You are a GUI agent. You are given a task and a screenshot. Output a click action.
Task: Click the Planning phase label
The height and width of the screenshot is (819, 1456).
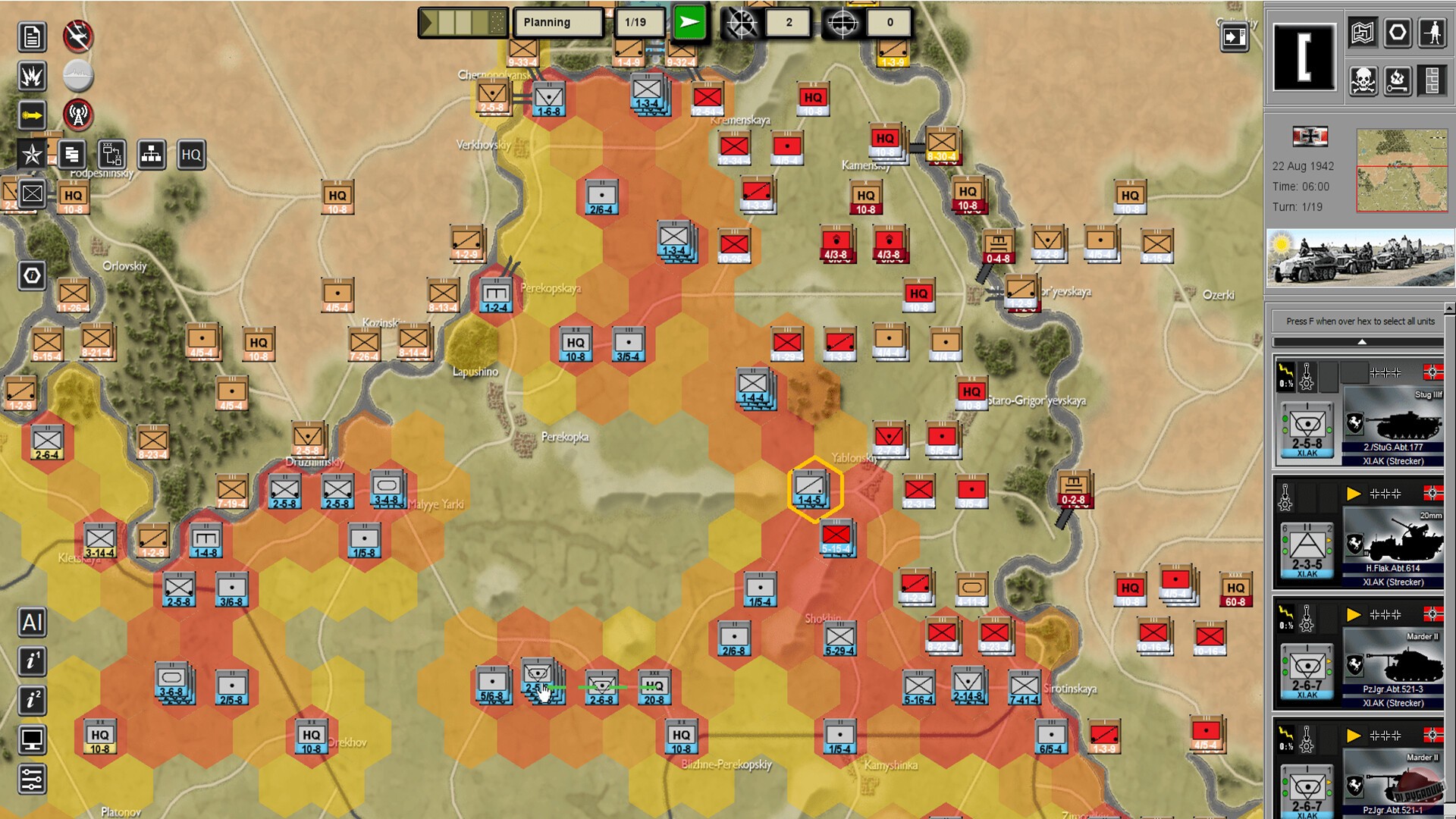pyautogui.click(x=558, y=22)
